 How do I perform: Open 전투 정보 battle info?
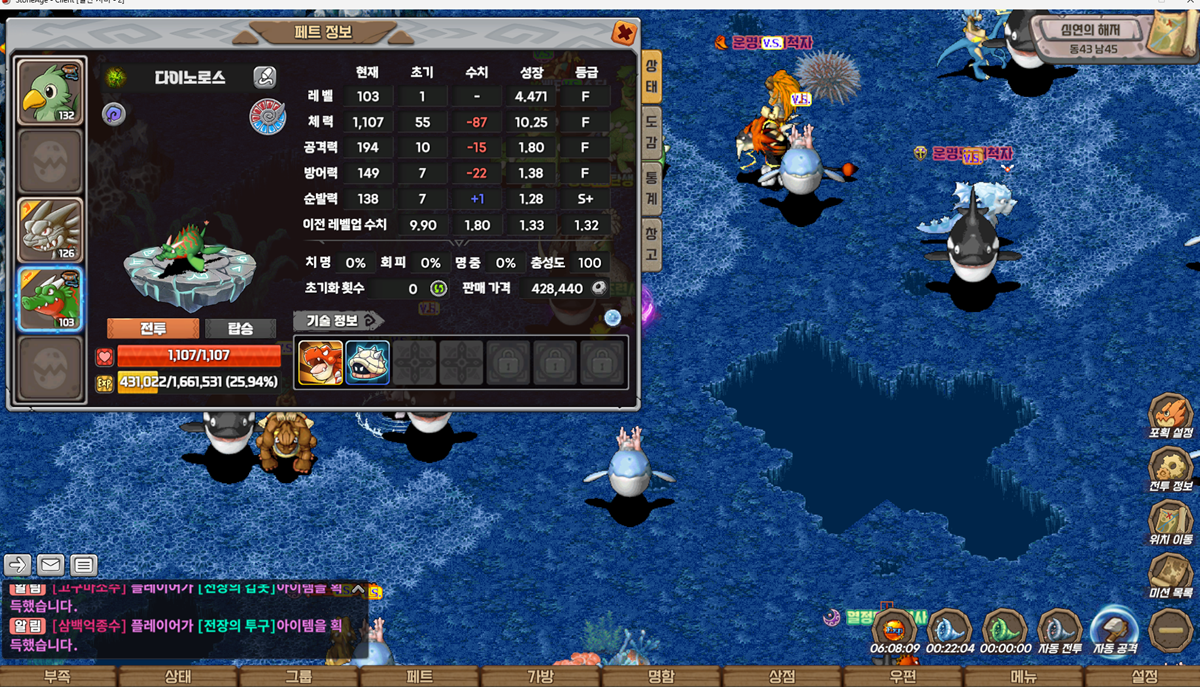tap(1170, 470)
